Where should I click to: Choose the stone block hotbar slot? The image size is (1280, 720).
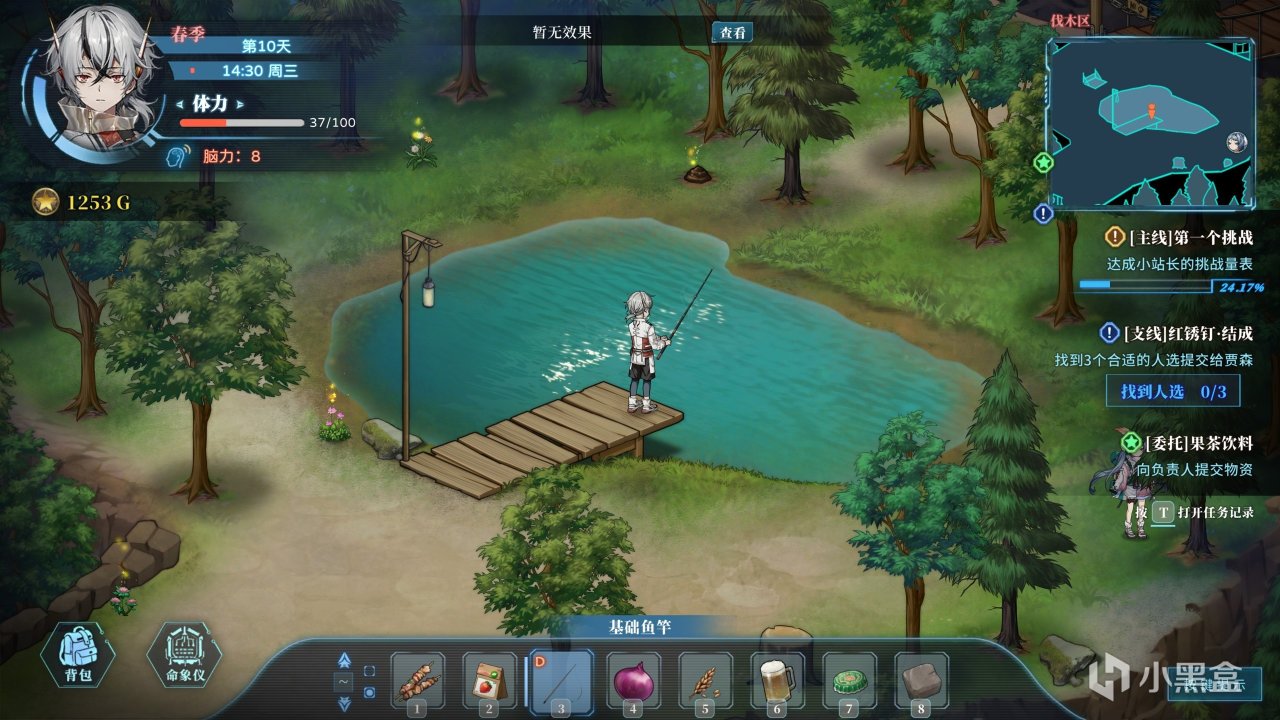click(921, 681)
